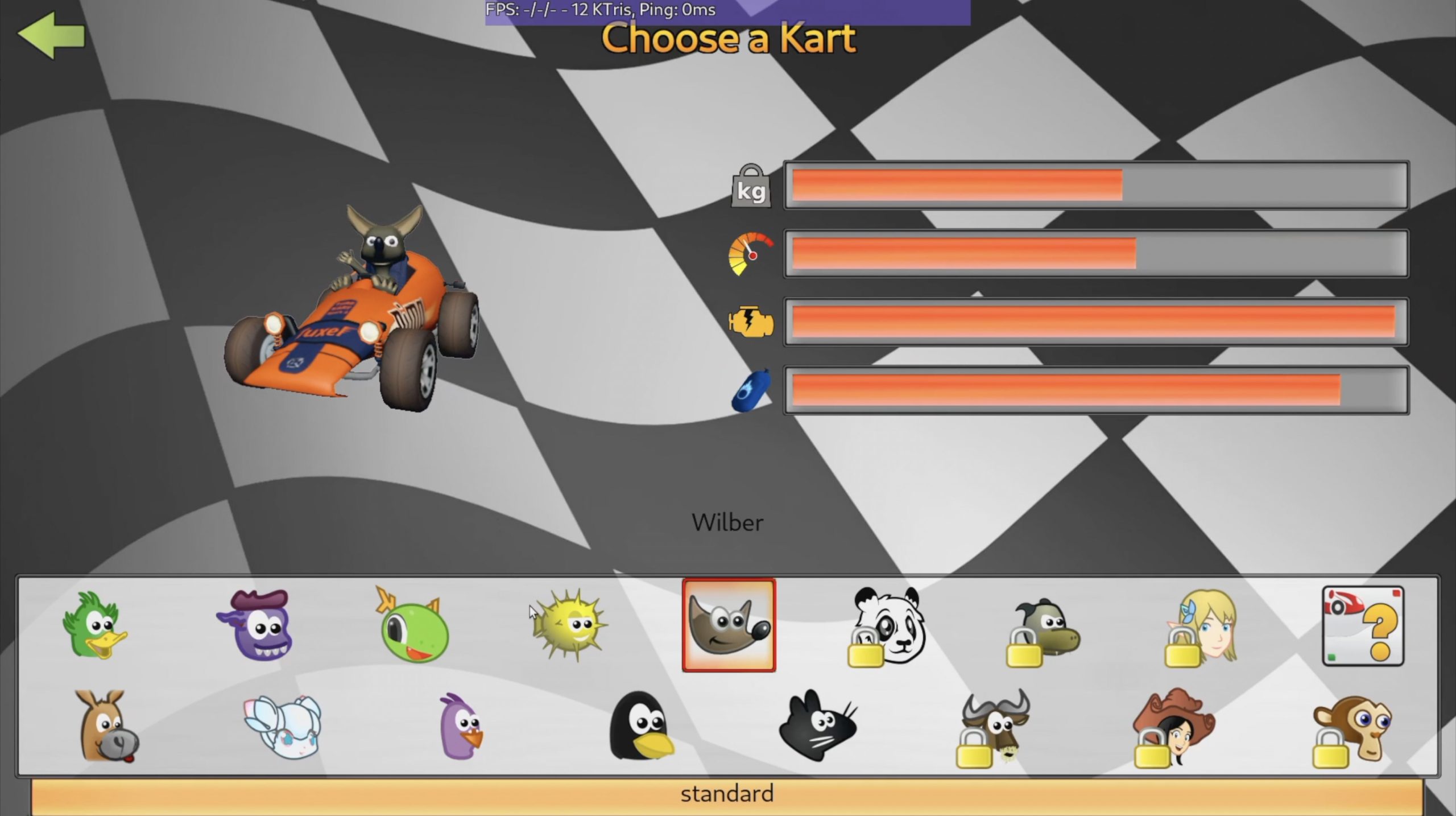The image size is (1456, 816).
Task: Click the green back arrow
Action: click(52, 35)
